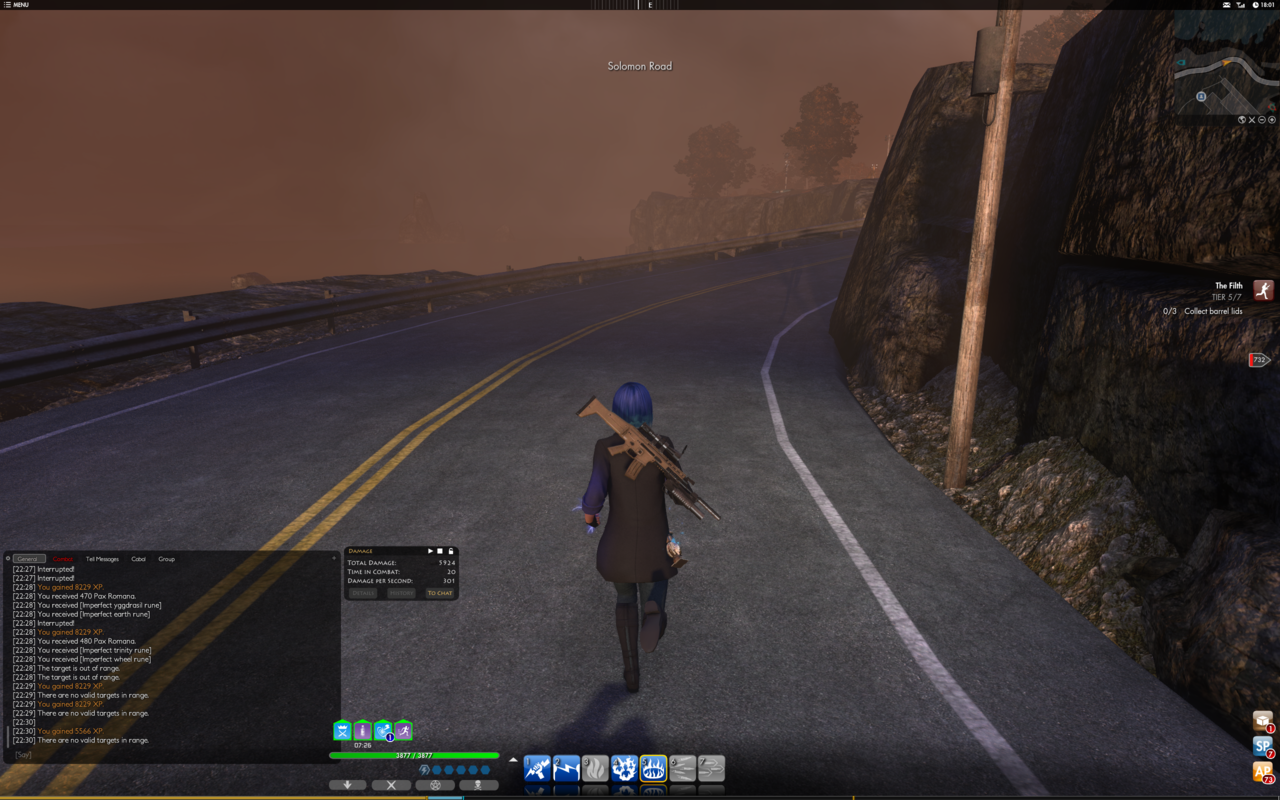Show the Group chat tab
The height and width of the screenshot is (800, 1280).
[x=166, y=559]
